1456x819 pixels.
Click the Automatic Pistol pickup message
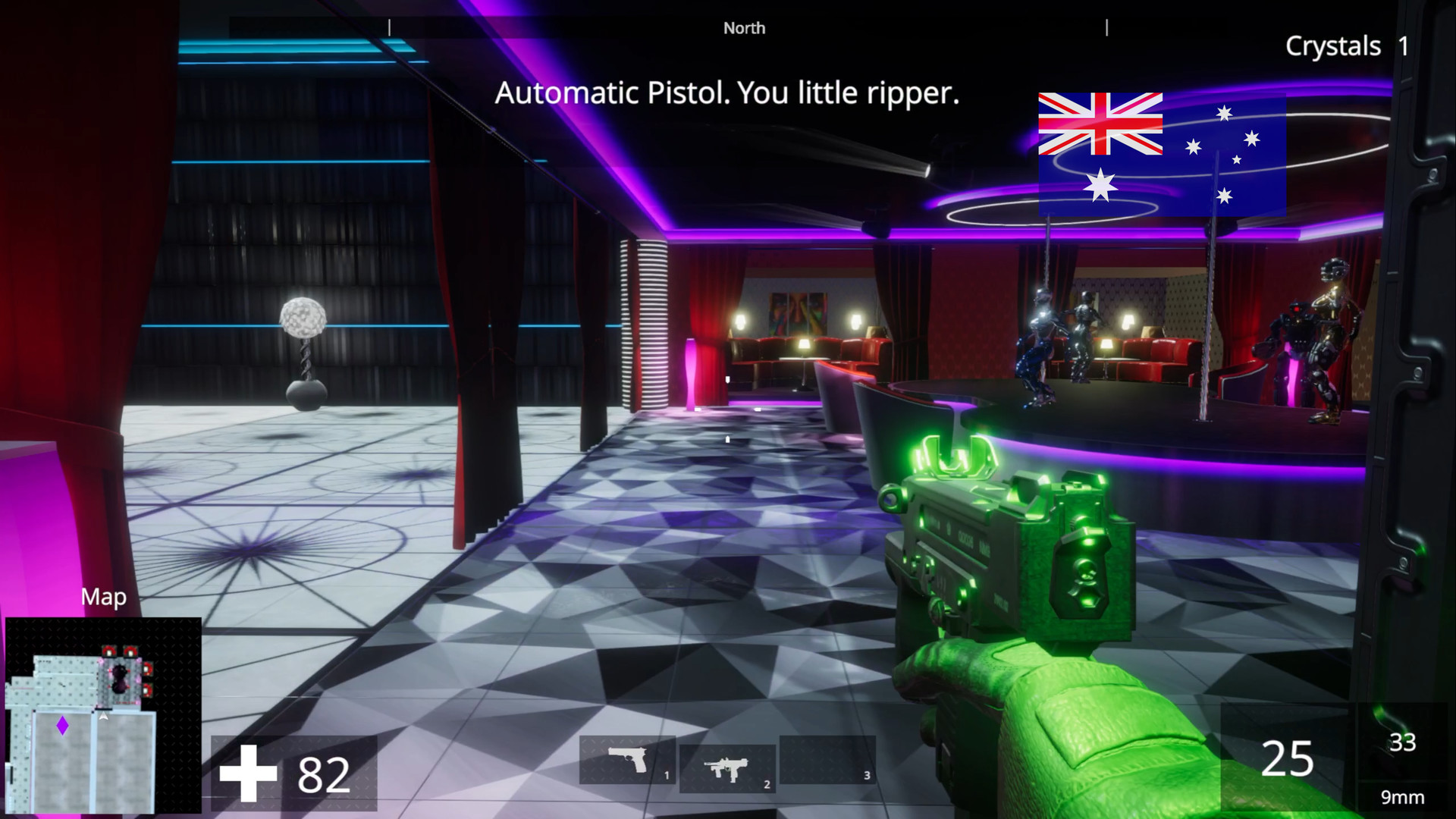click(x=728, y=94)
